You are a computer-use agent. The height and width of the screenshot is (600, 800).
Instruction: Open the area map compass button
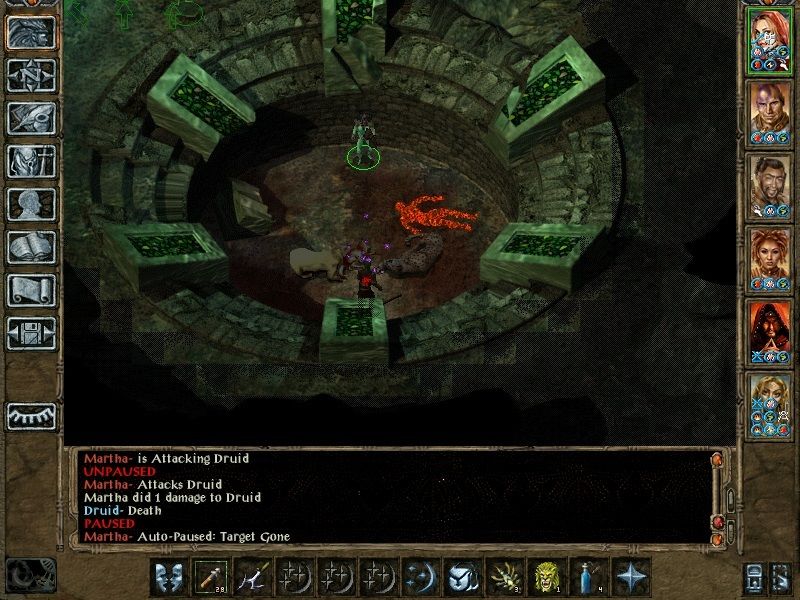31,76
